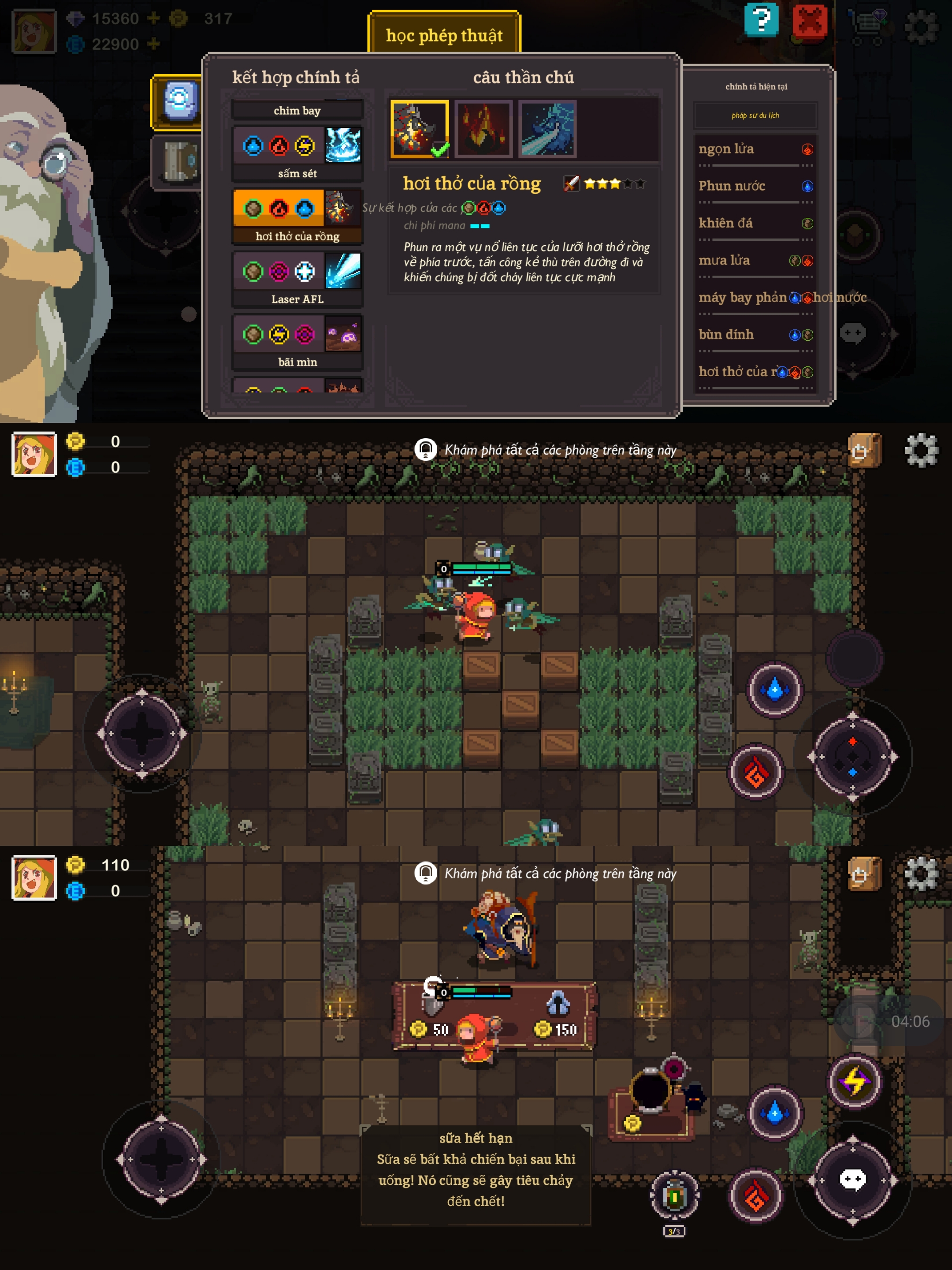Select the flame spell thumbnail

pyautogui.click(x=483, y=129)
